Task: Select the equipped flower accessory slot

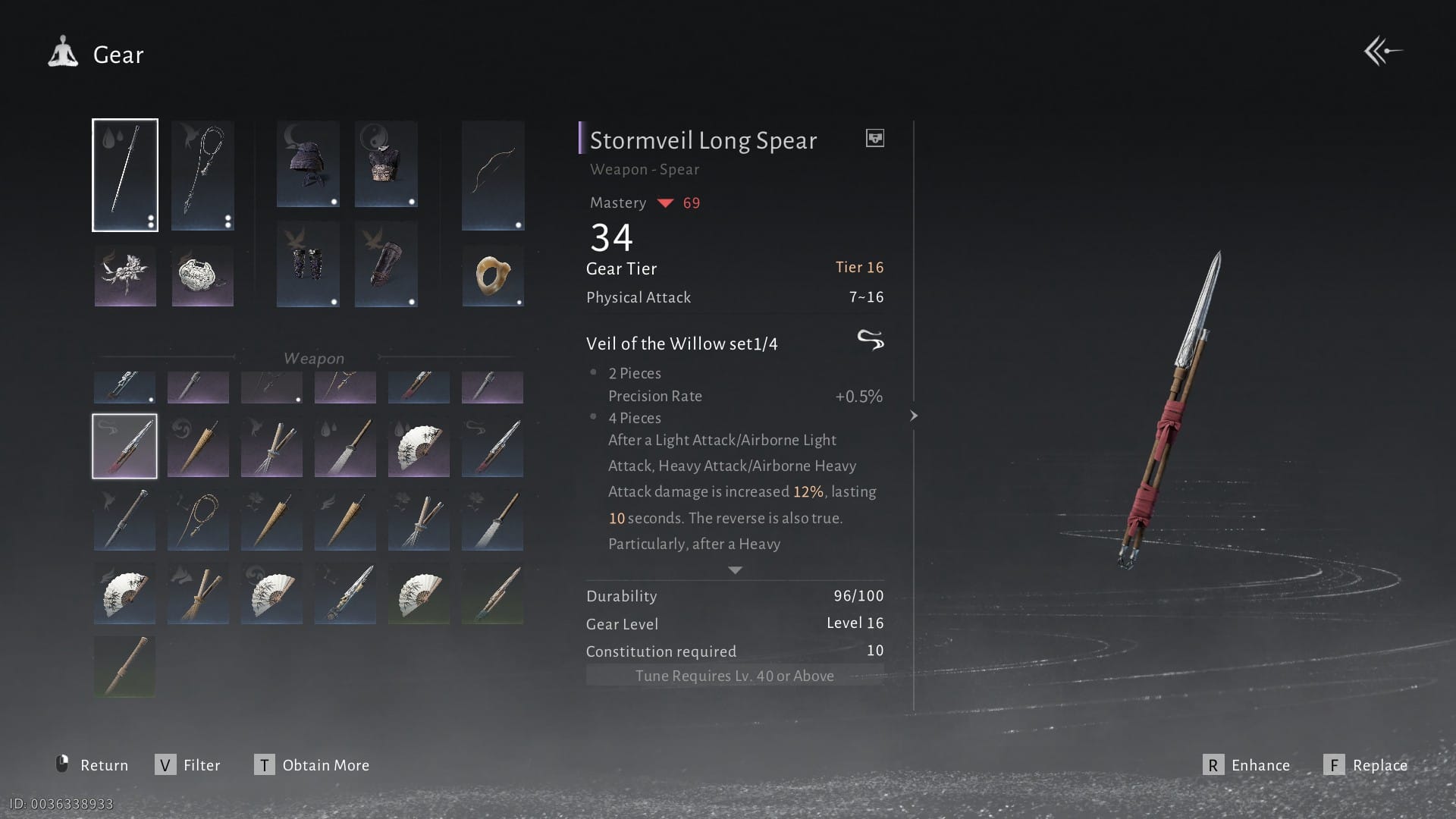Action: click(x=125, y=276)
